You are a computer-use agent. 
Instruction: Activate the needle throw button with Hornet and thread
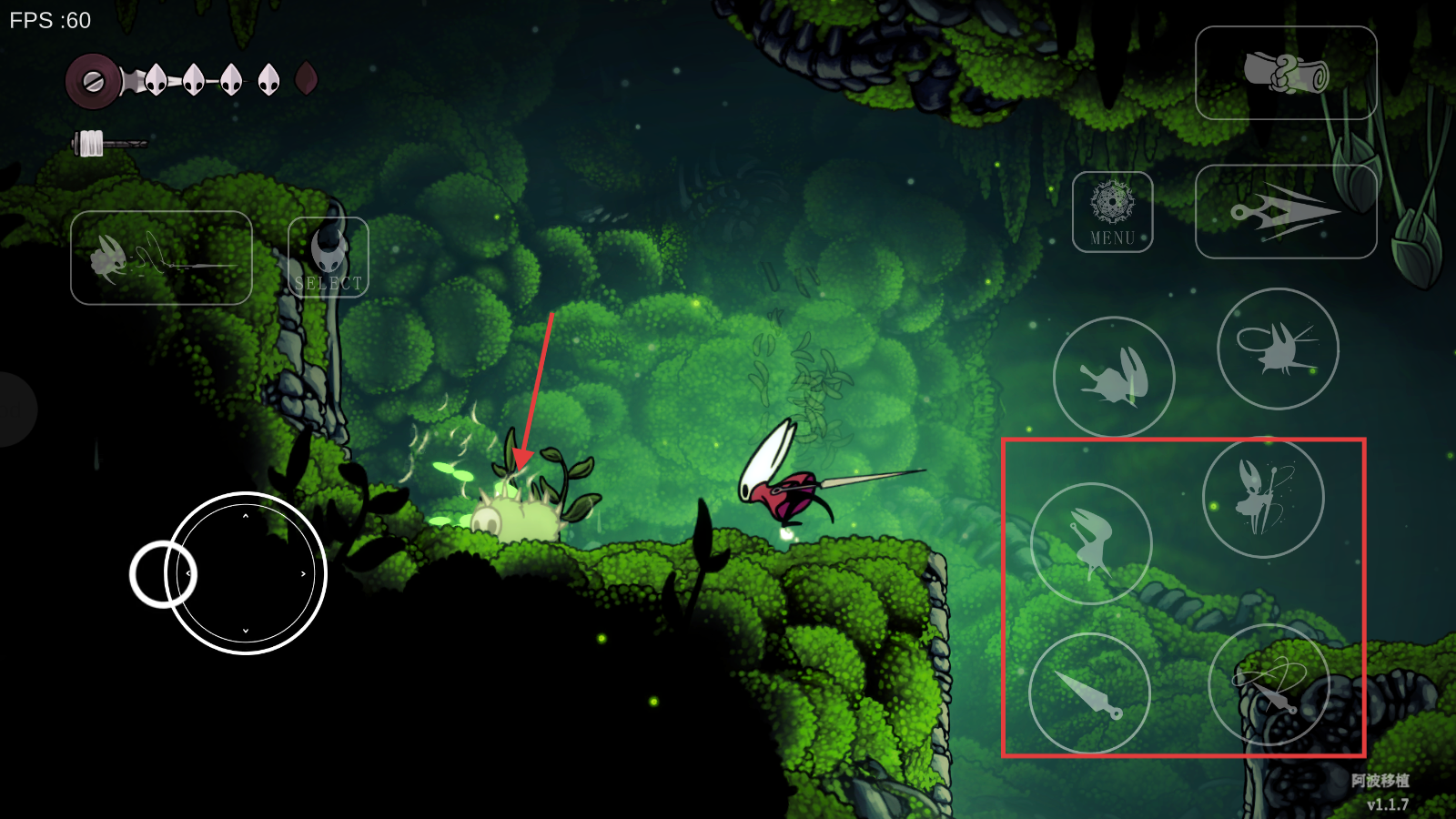tap(161, 258)
